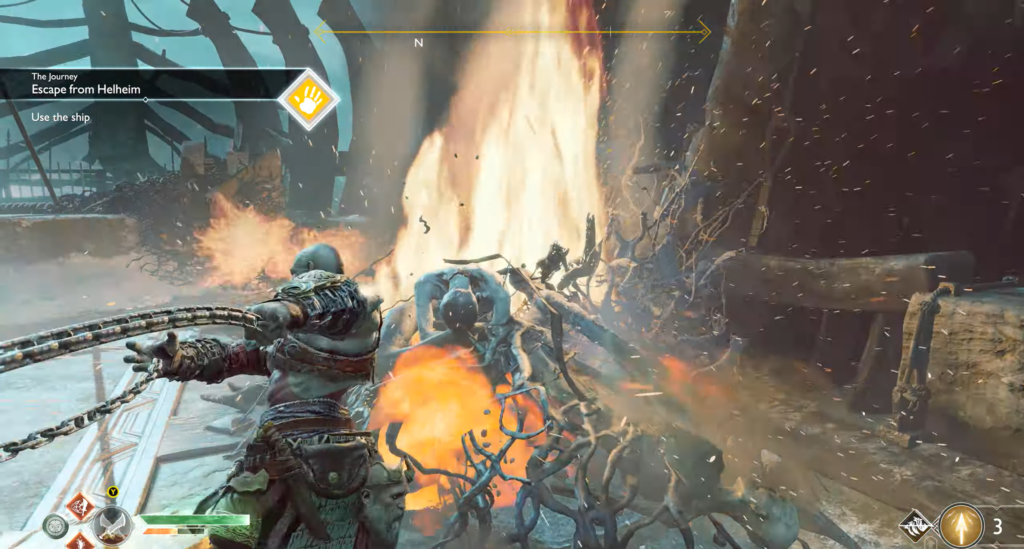Activate the lower orange diamond runic attack
Viewport: 1024px width, 549px height.
point(78,542)
